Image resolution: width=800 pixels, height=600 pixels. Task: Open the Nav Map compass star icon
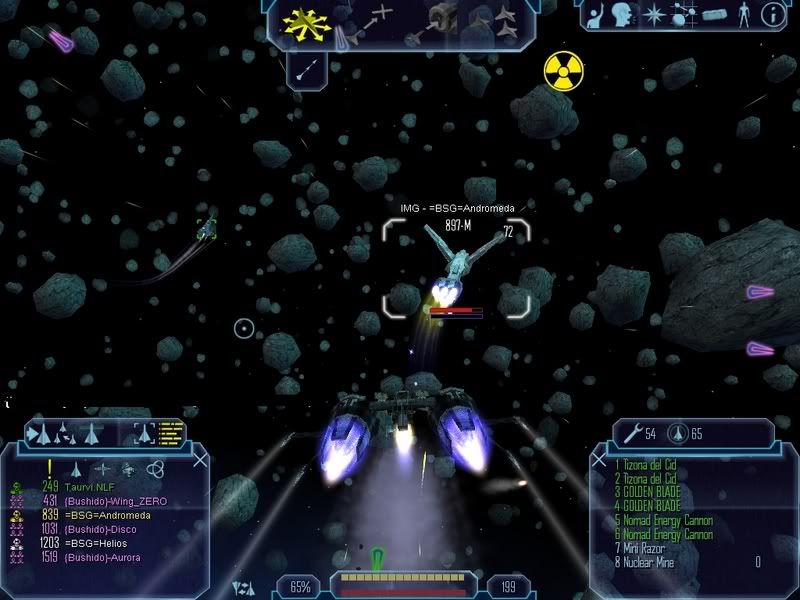(x=654, y=14)
